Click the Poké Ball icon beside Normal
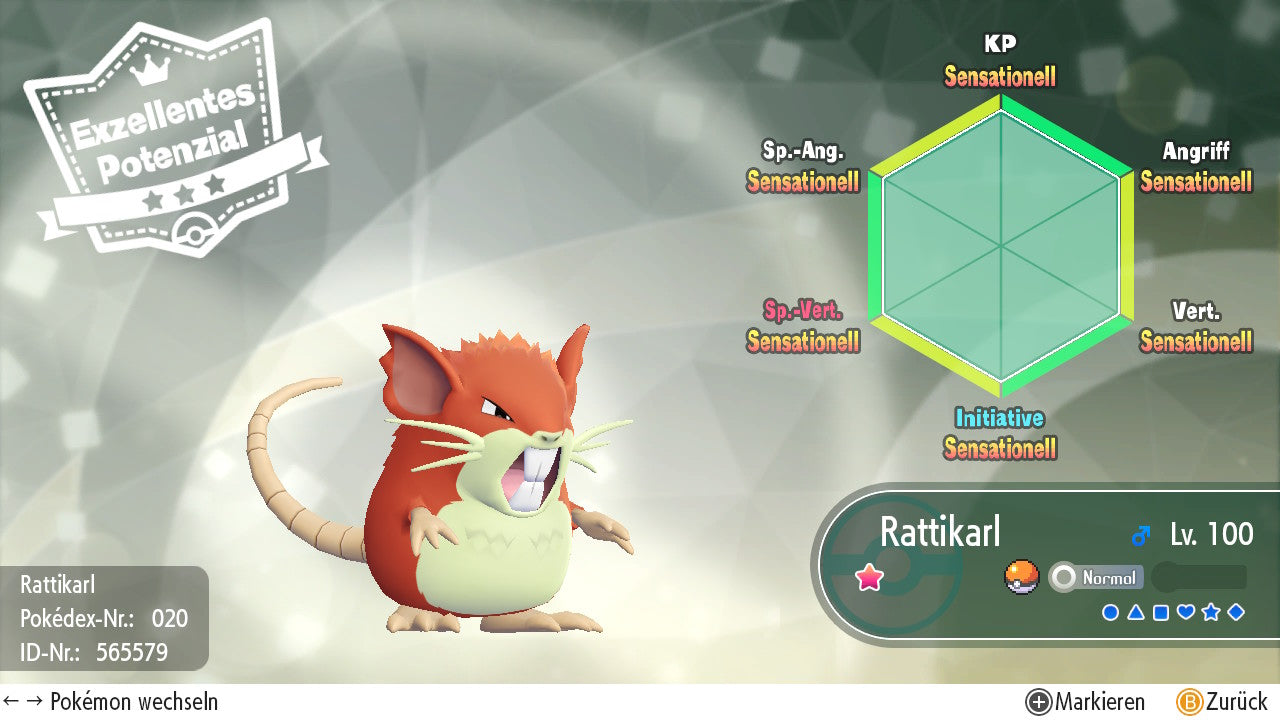 [x=1021, y=578]
